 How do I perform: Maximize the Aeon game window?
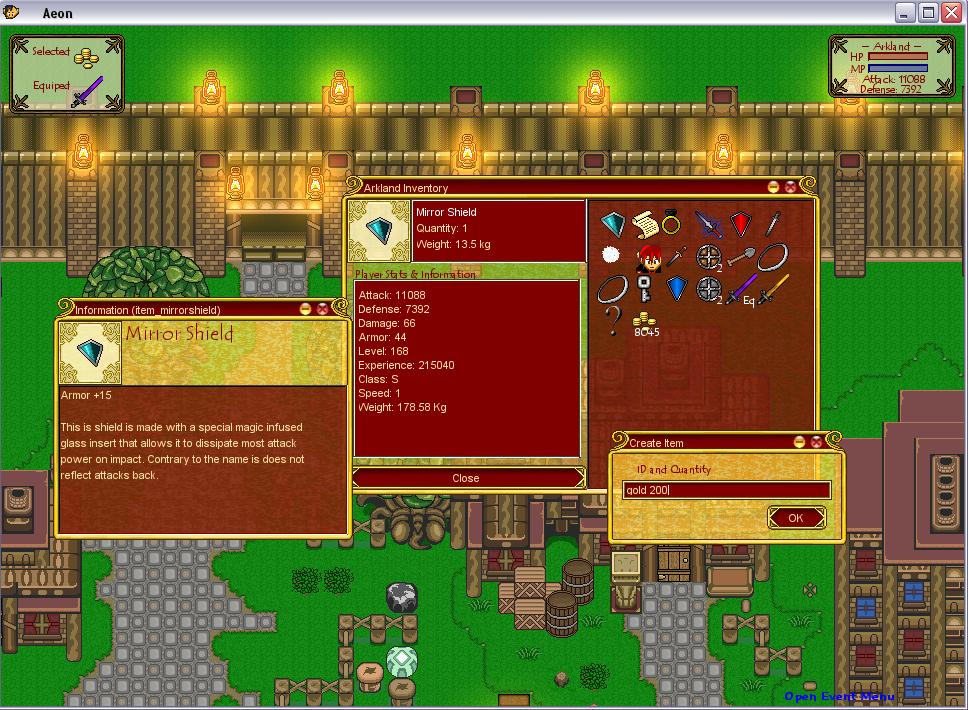click(928, 13)
